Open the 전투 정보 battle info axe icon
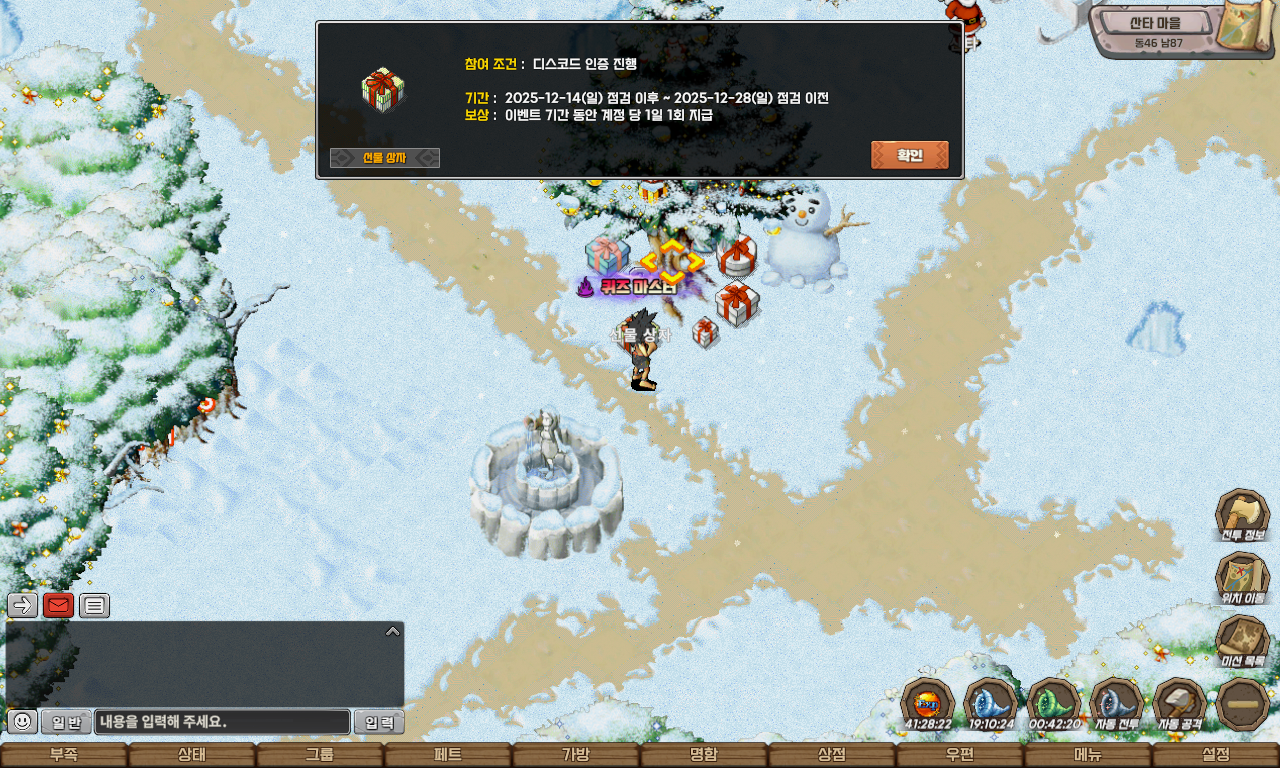Viewport: 1280px width, 768px height. point(1242,515)
